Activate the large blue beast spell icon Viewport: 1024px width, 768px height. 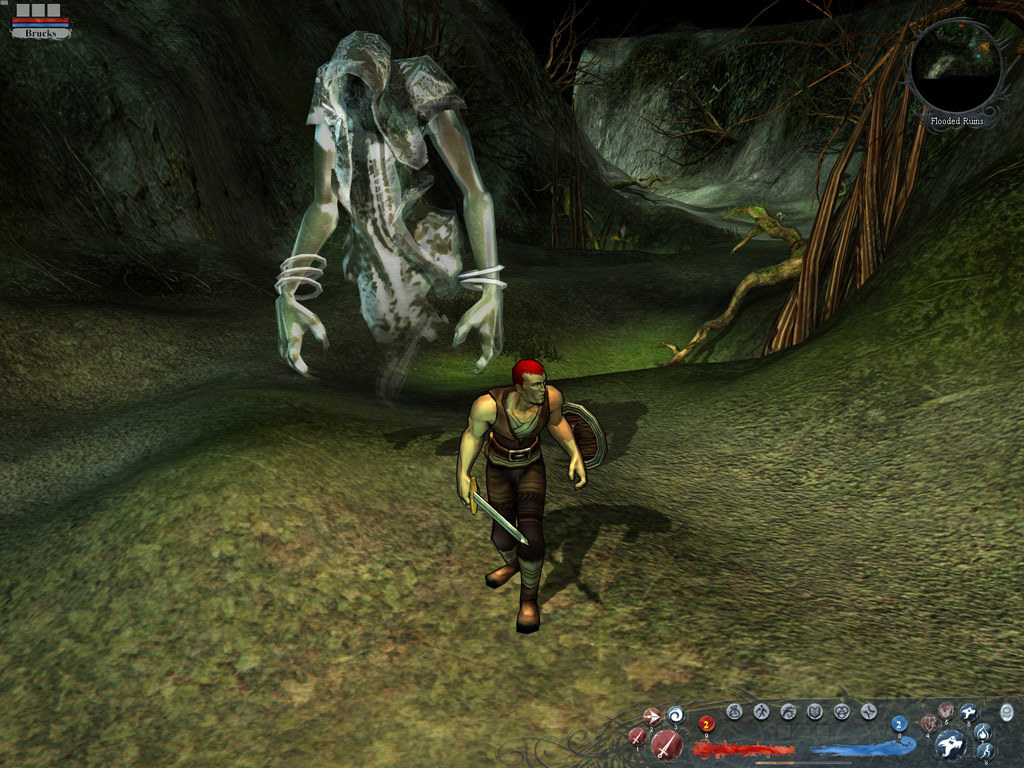[950, 744]
